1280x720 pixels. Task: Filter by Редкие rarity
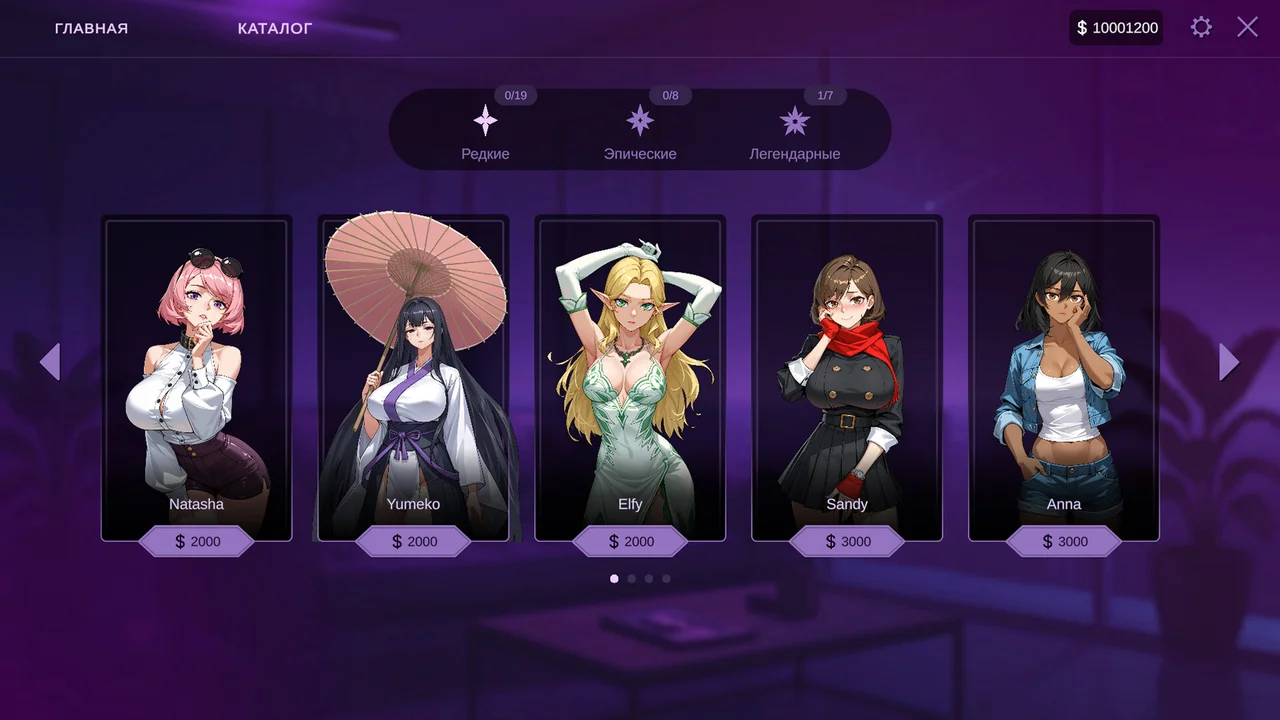click(x=485, y=131)
